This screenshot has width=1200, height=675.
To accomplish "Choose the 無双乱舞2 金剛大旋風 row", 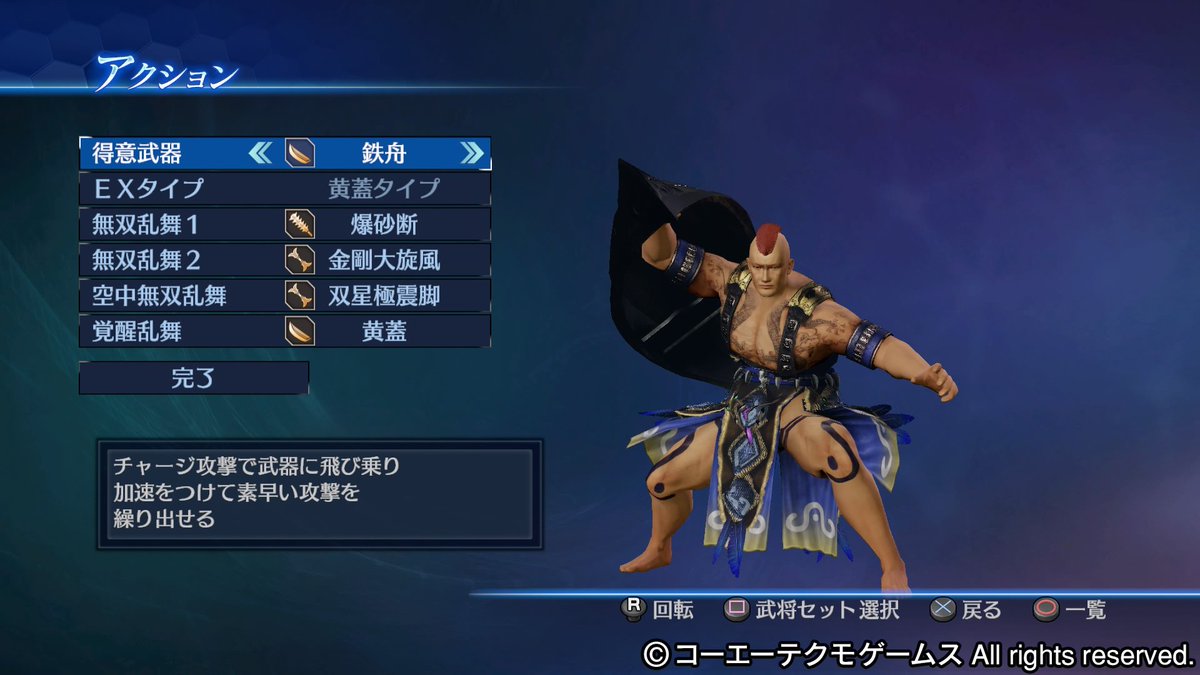I will tap(284, 260).
